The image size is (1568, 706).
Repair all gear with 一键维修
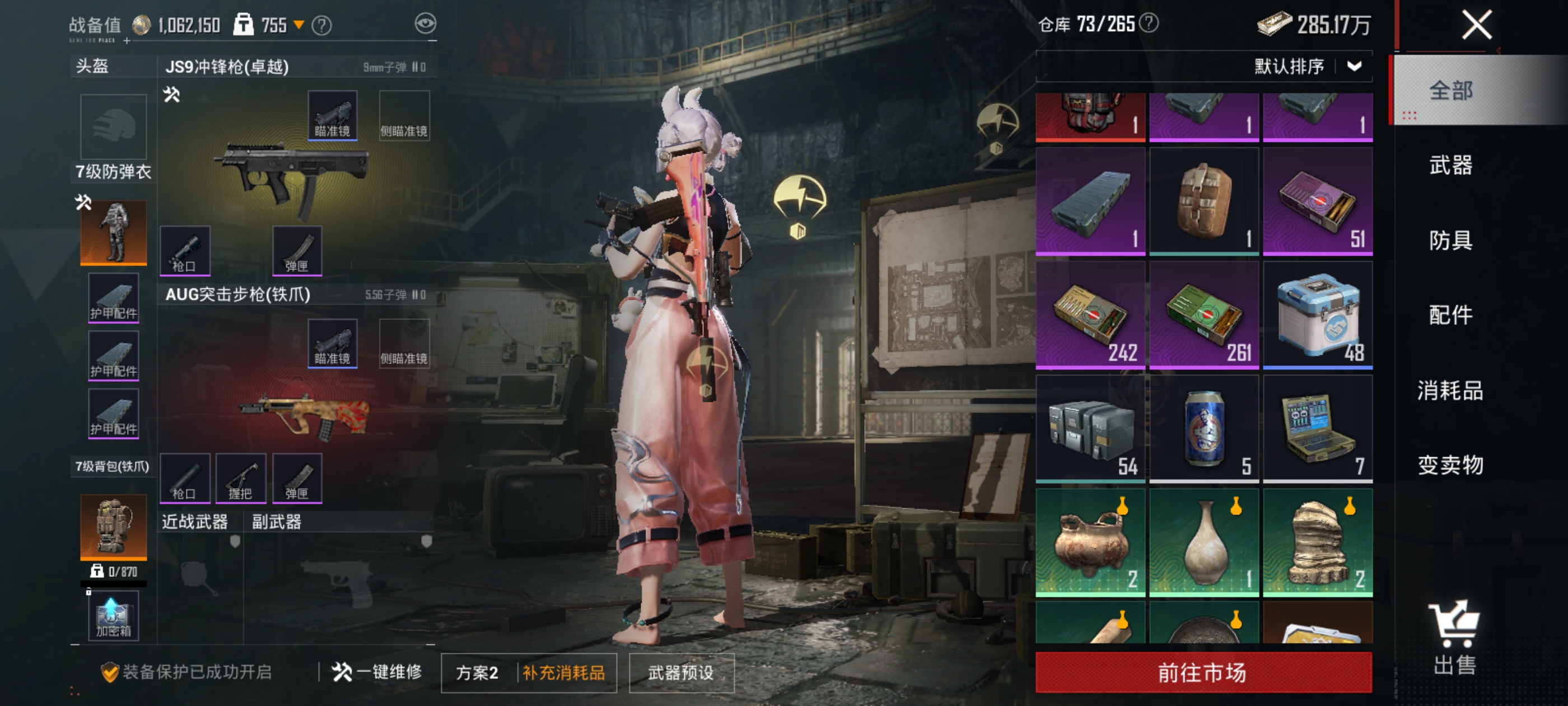click(x=377, y=672)
